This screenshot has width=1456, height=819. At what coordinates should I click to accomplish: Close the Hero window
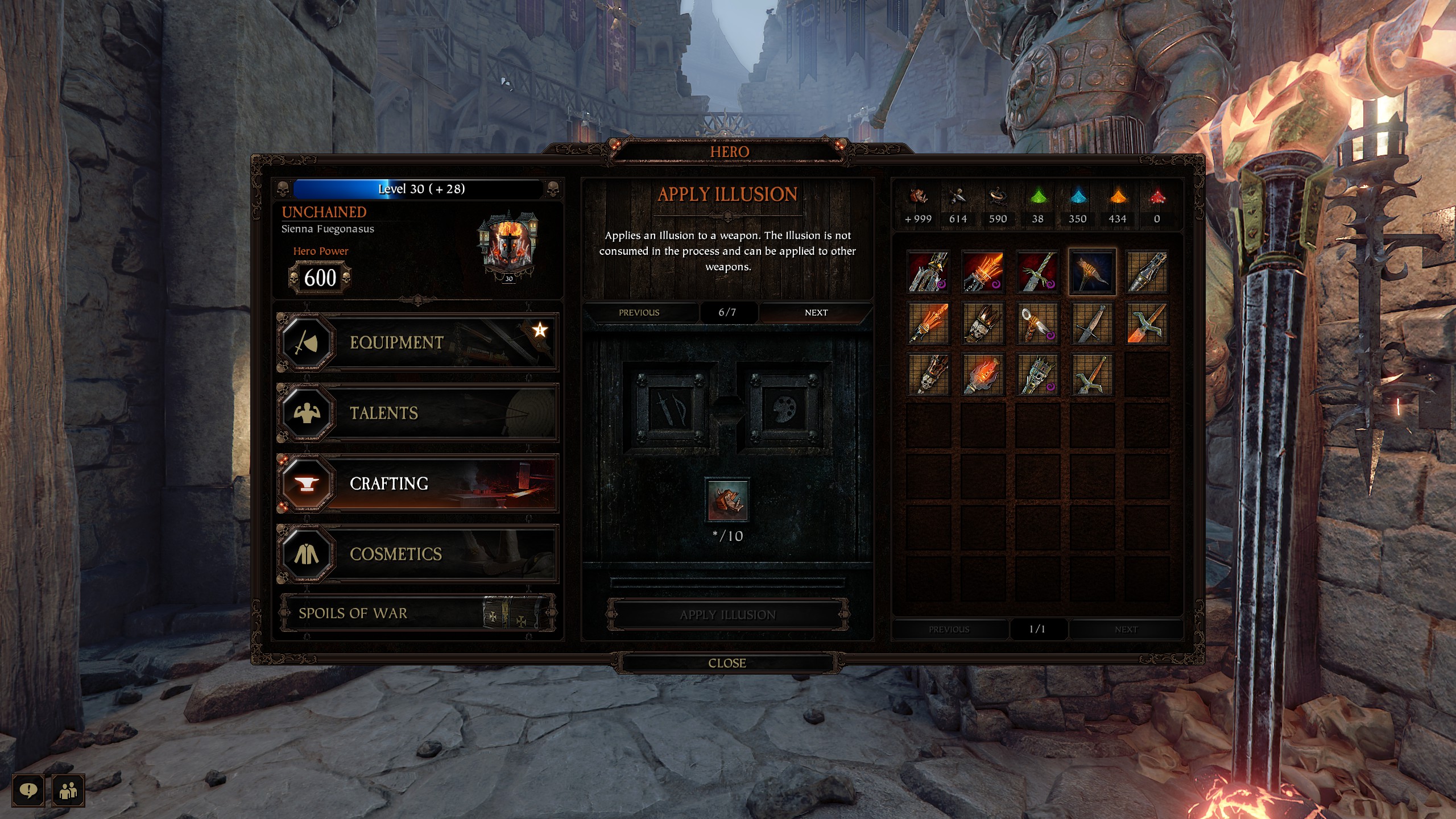[727, 663]
